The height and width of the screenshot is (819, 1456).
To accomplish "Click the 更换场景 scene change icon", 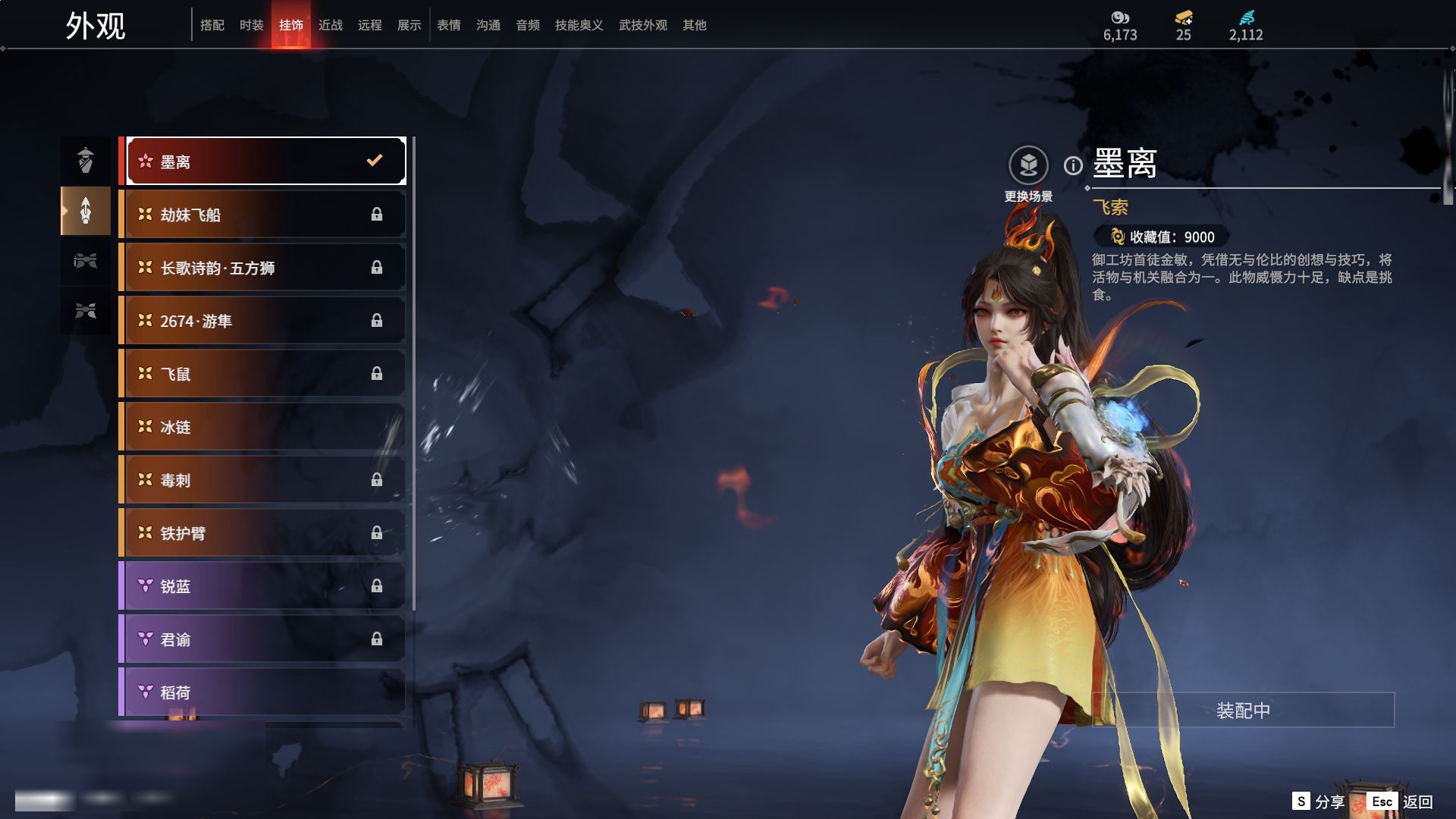I will pyautogui.click(x=1028, y=165).
